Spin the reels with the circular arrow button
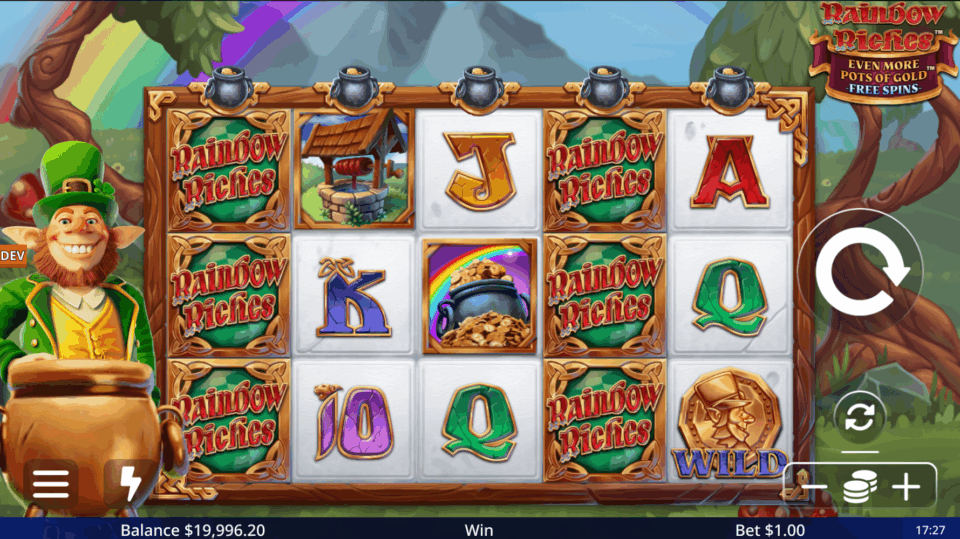Image resolution: width=960 pixels, height=539 pixels. coord(860,270)
